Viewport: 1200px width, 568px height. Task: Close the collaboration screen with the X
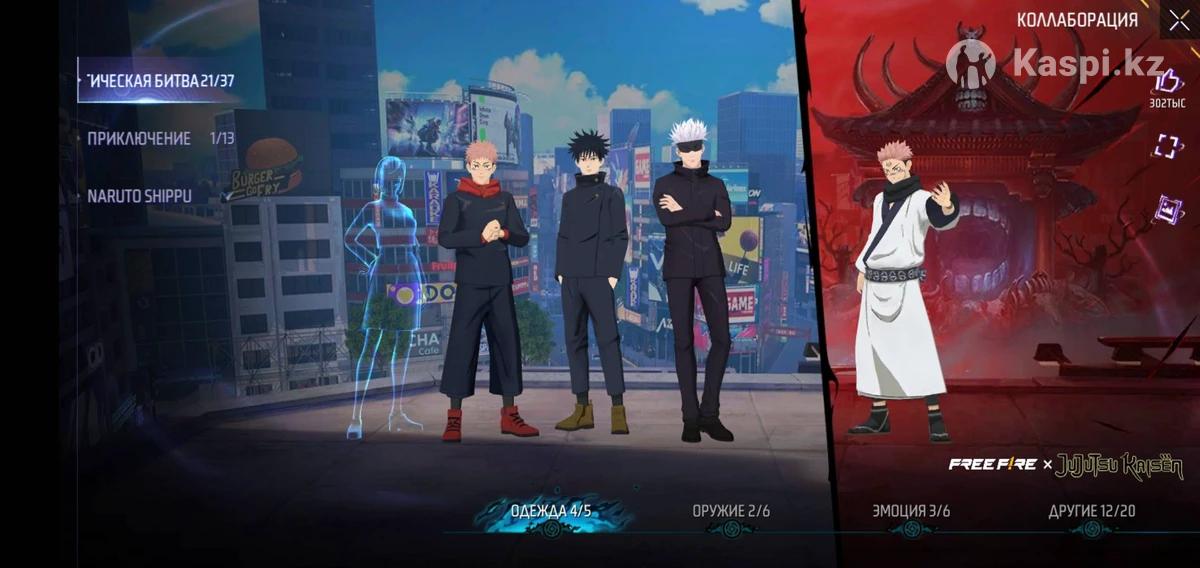tap(1177, 21)
